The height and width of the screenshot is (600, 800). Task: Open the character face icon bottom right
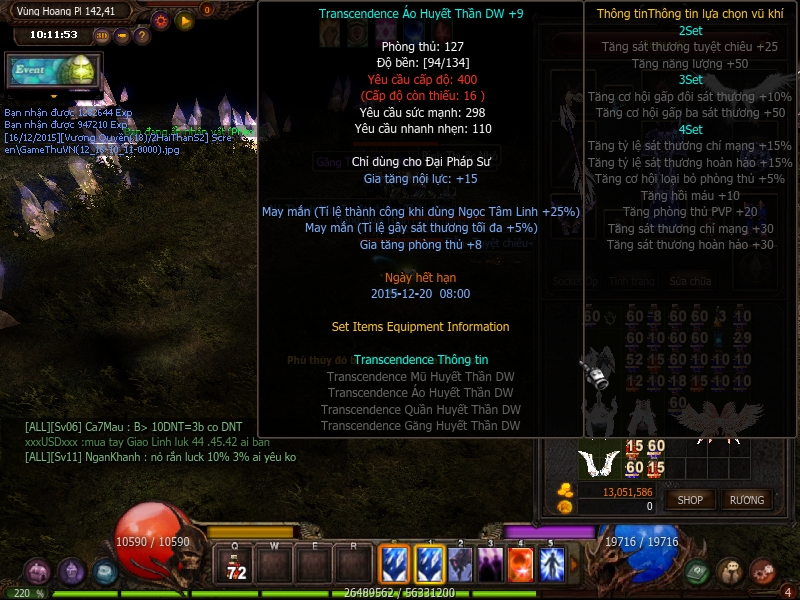[x=730, y=571]
